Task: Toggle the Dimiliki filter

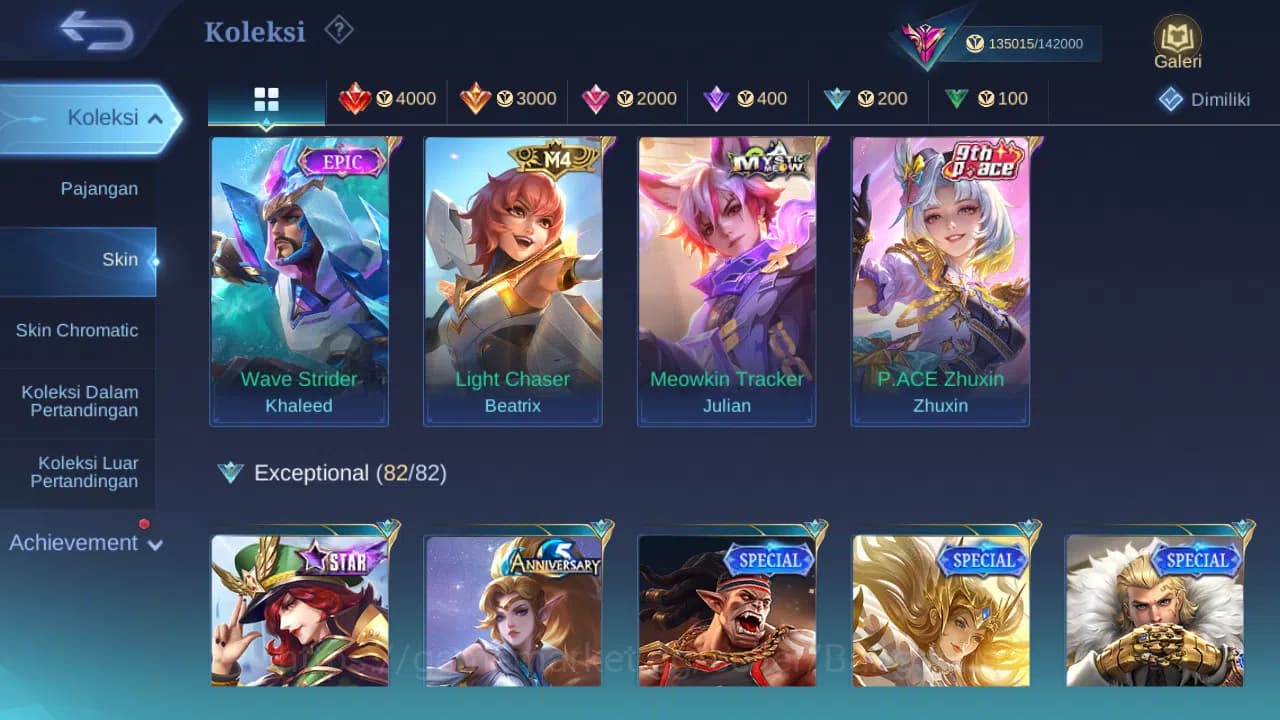Action: 1203,99
